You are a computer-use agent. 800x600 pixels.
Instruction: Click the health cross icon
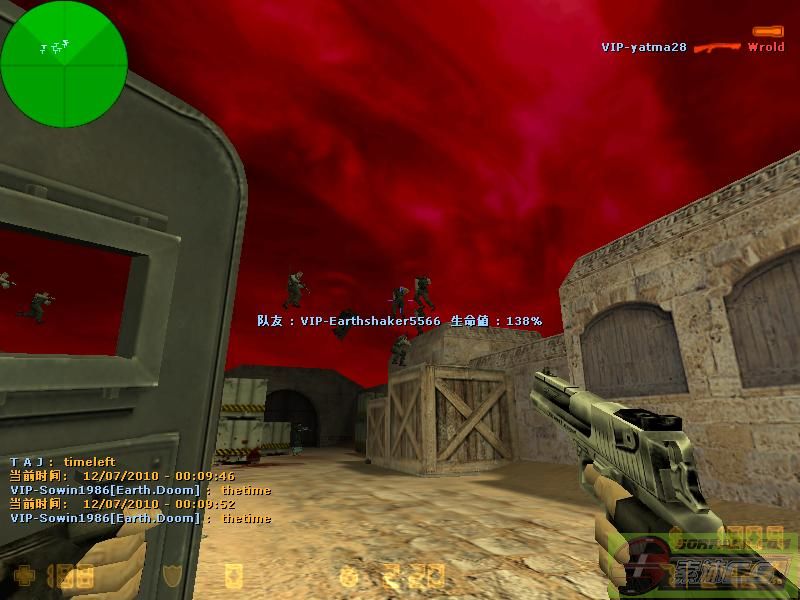pos(23,576)
